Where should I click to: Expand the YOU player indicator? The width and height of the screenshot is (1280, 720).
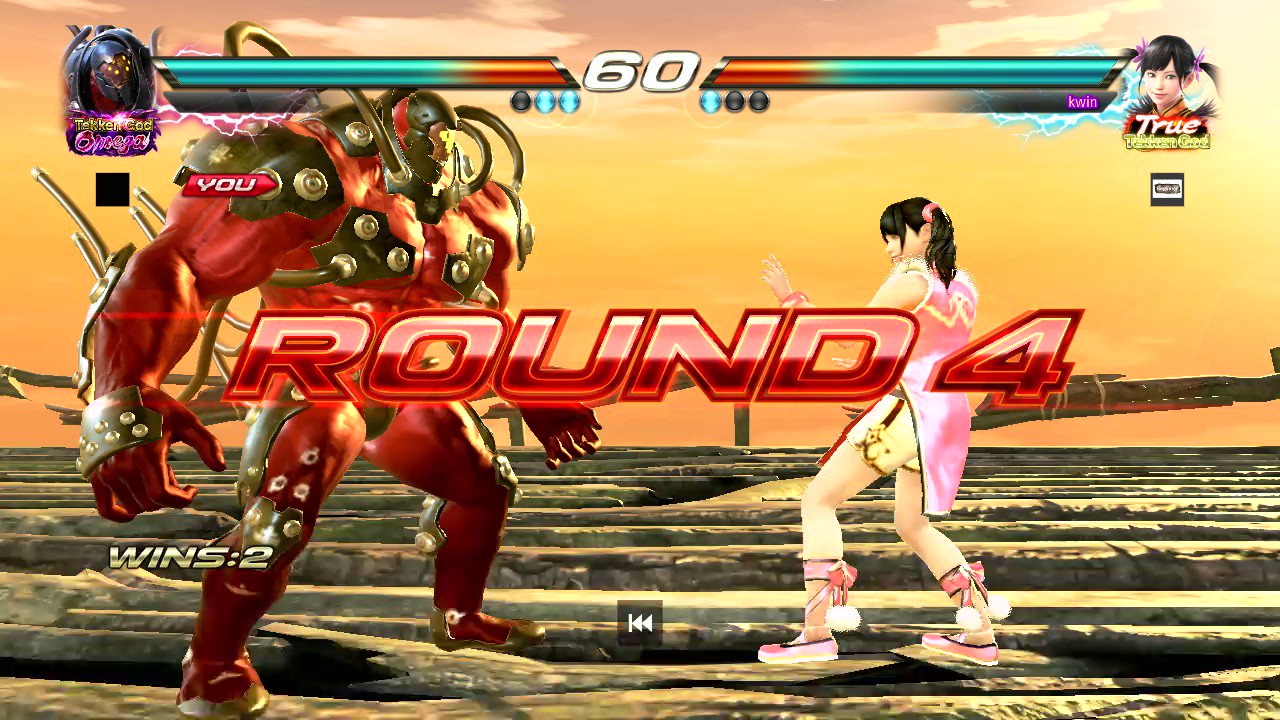point(228,184)
